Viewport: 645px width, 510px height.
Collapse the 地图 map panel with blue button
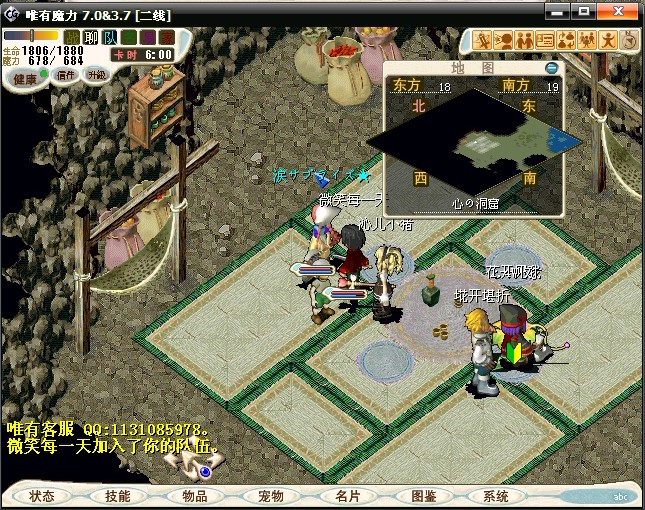[551, 68]
